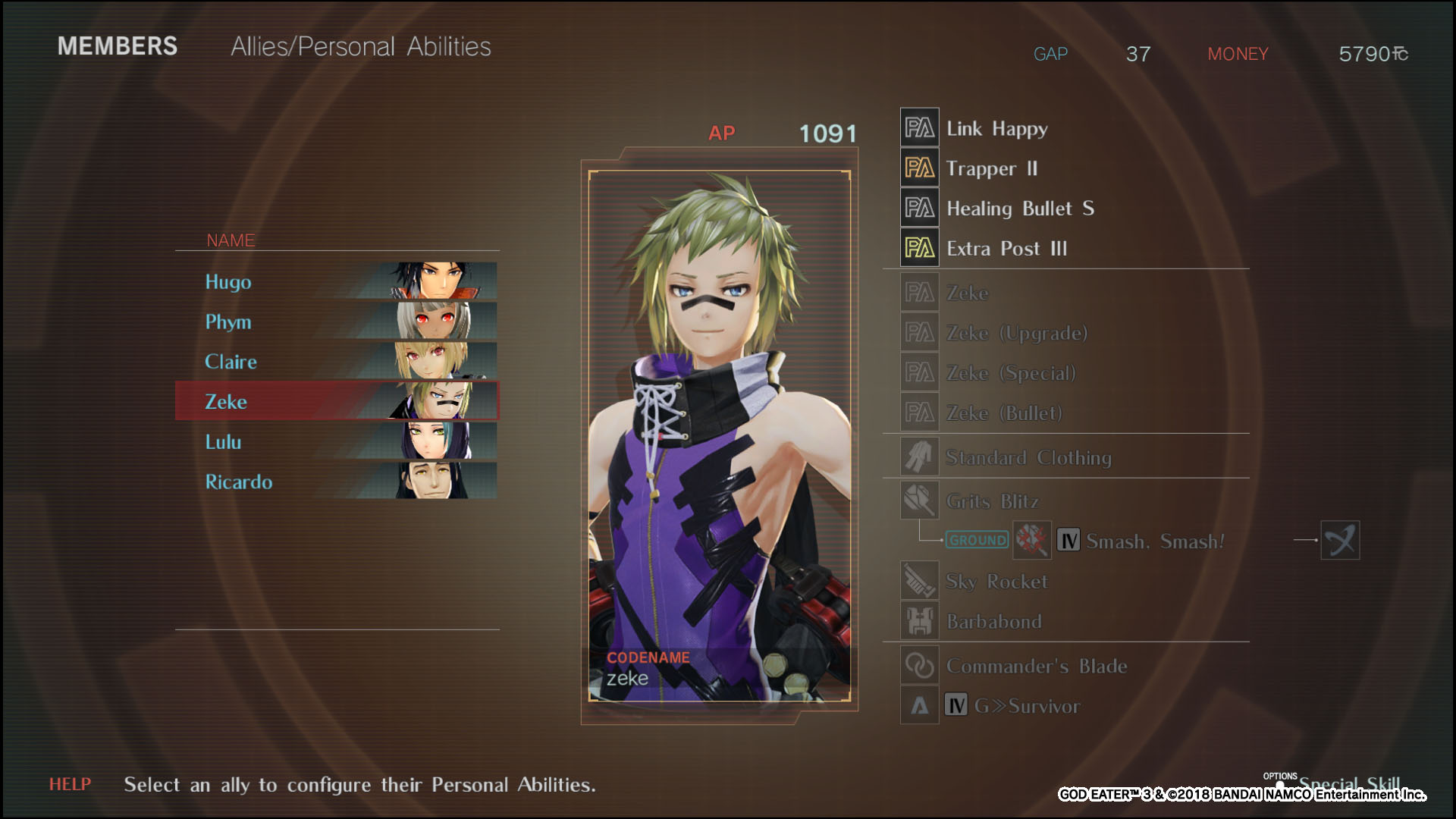Select Ricardo in the ally list
Viewport: 1456px width, 819px height.
click(336, 482)
